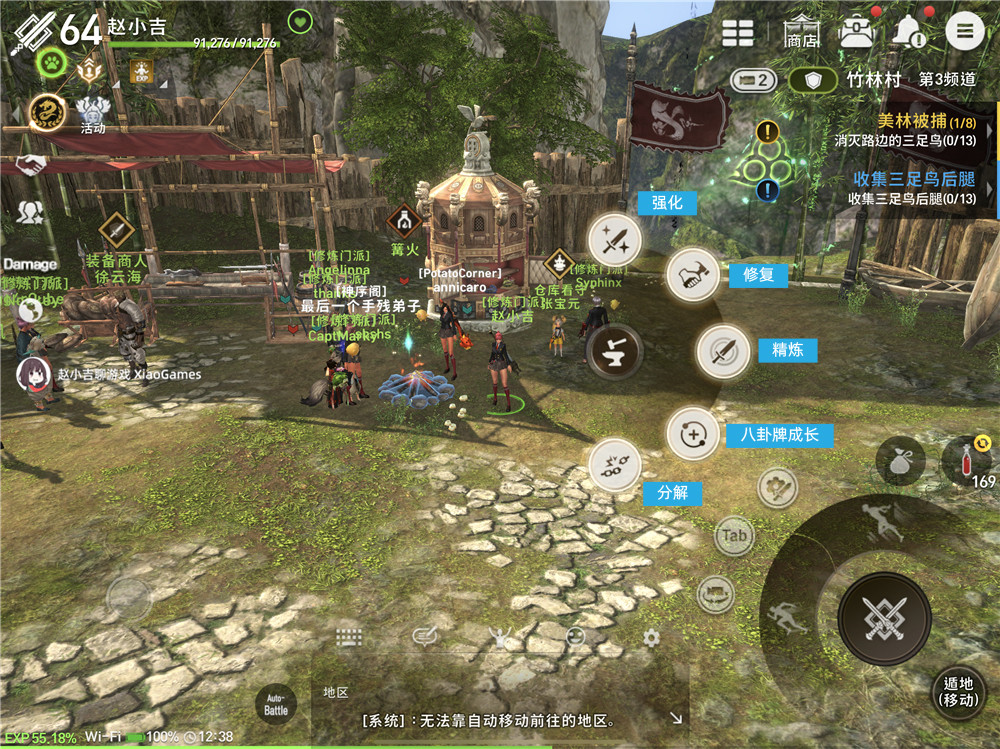This screenshot has height=749, width=1000.
Task: Show notifications via the bell icon
Action: (910, 32)
